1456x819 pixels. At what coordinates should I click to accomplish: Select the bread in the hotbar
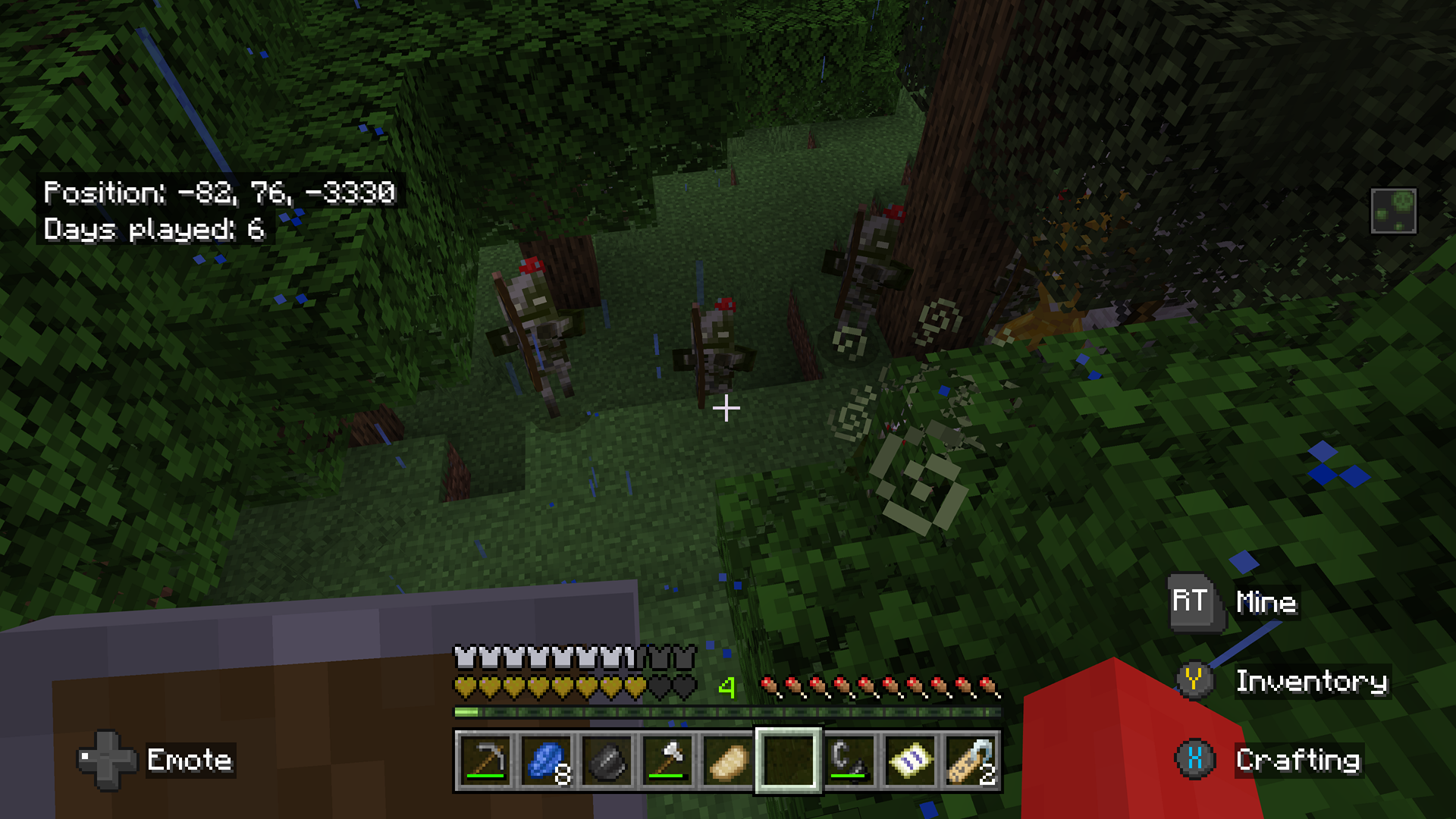click(726, 762)
